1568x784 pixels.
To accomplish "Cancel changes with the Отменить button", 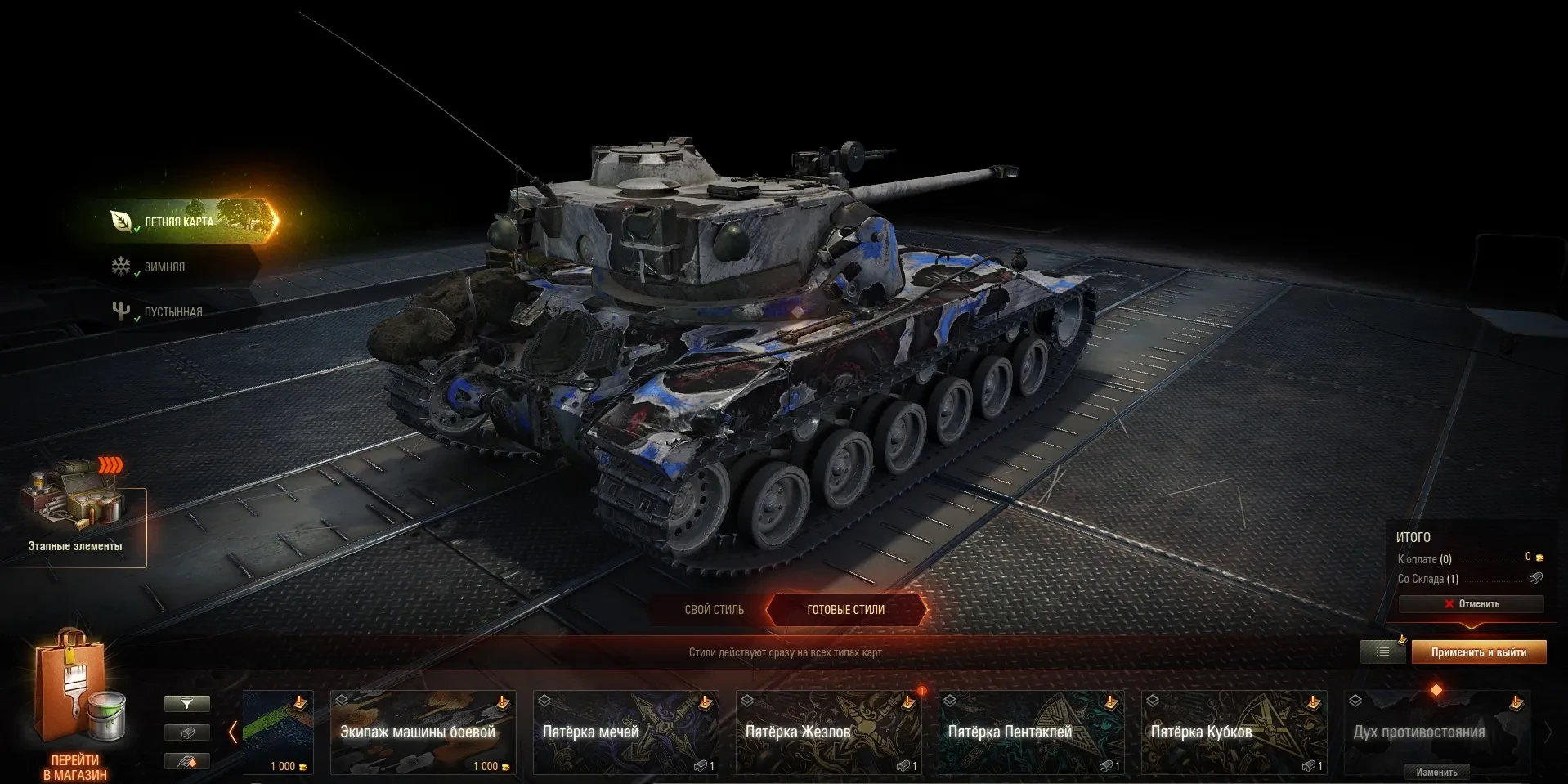I will [x=1471, y=604].
